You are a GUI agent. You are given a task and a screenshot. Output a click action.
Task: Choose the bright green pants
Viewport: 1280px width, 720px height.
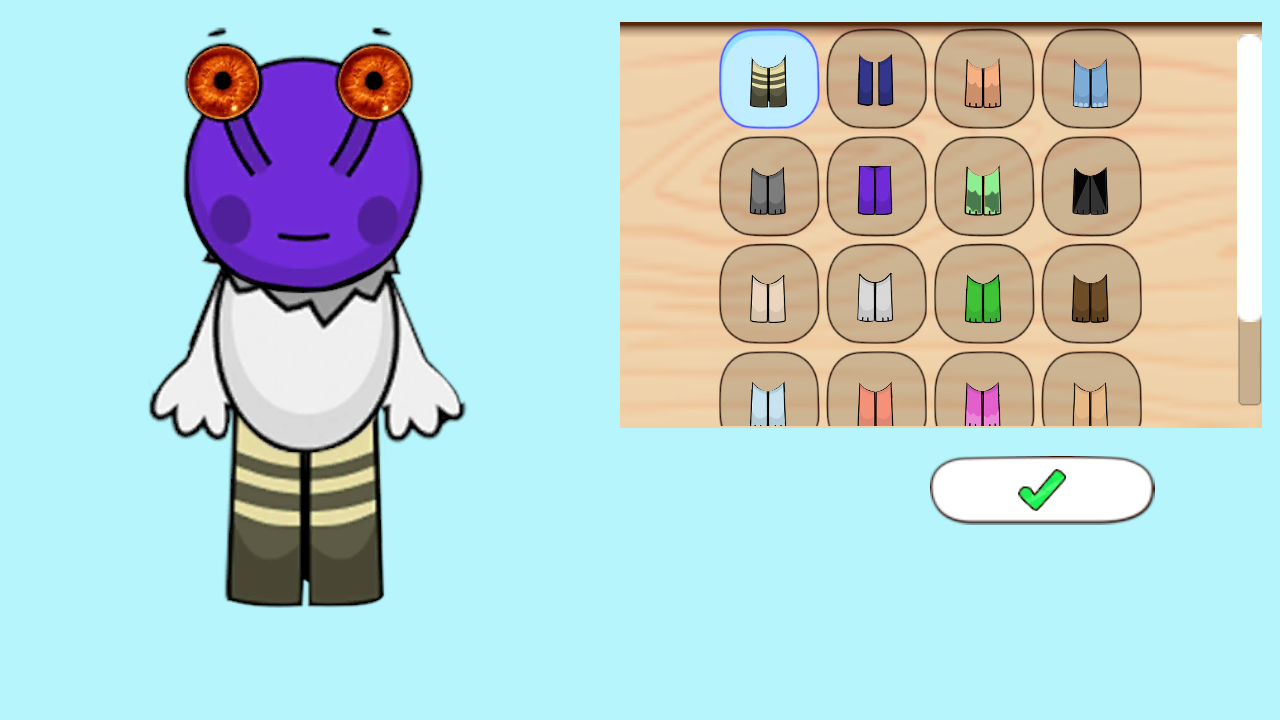[x=984, y=293]
